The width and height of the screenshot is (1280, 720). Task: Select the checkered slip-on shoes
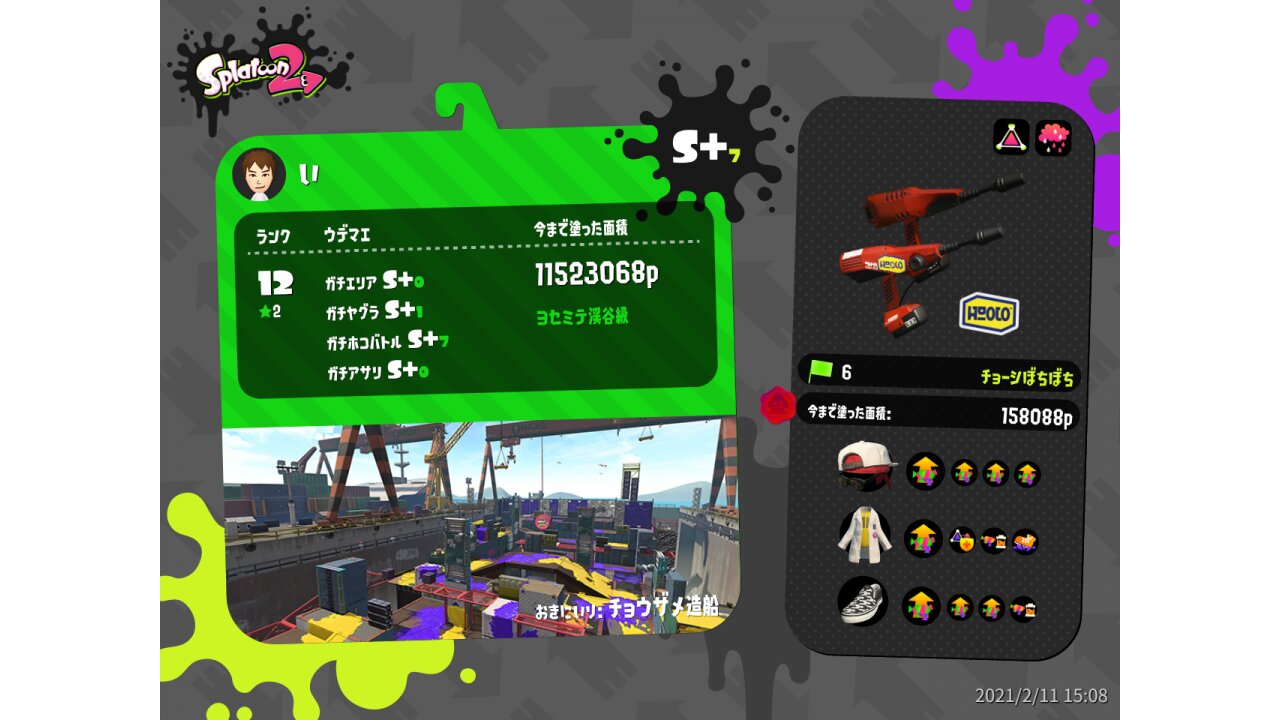[x=863, y=602]
